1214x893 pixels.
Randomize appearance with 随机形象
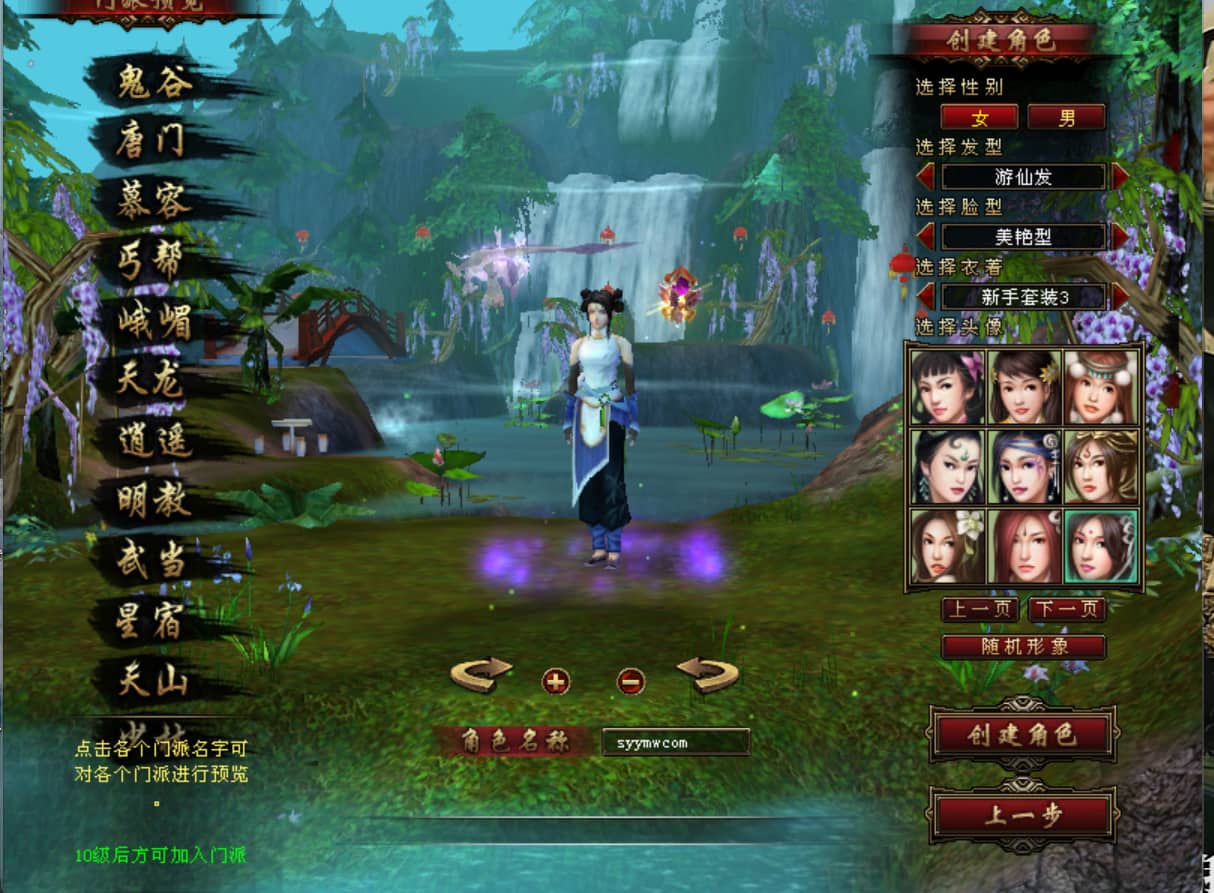point(1023,647)
